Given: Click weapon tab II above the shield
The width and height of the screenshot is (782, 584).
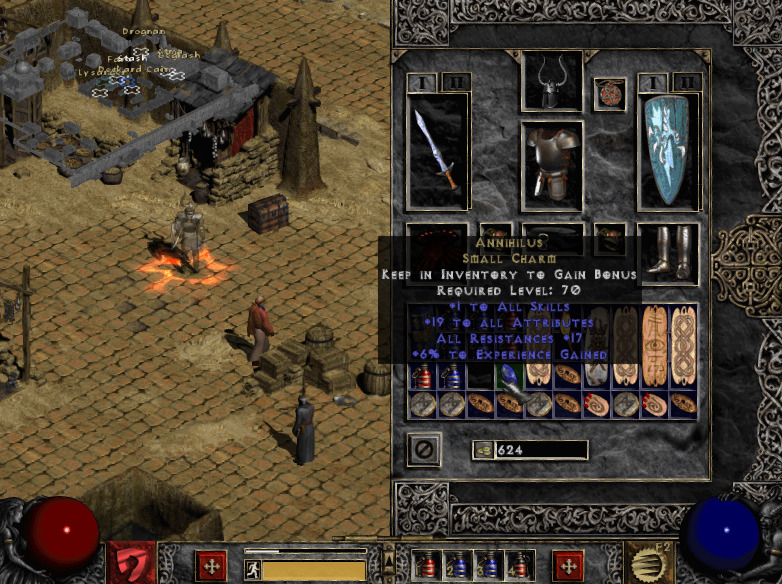Looking at the screenshot, I should (686, 81).
